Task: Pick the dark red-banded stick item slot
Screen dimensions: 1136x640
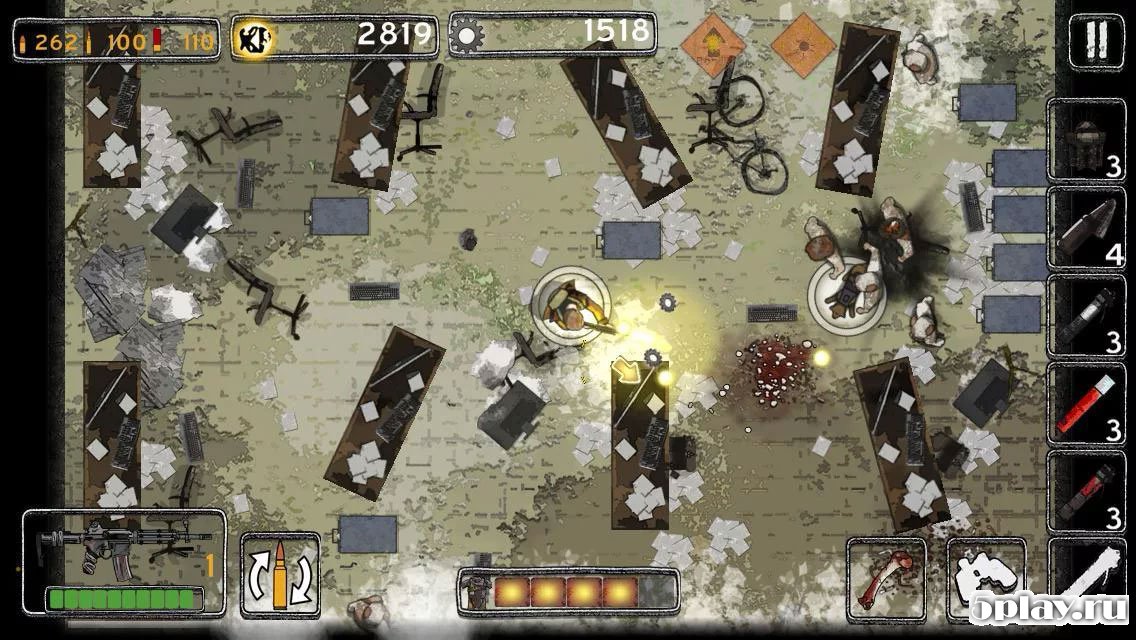Action: click(1086, 490)
